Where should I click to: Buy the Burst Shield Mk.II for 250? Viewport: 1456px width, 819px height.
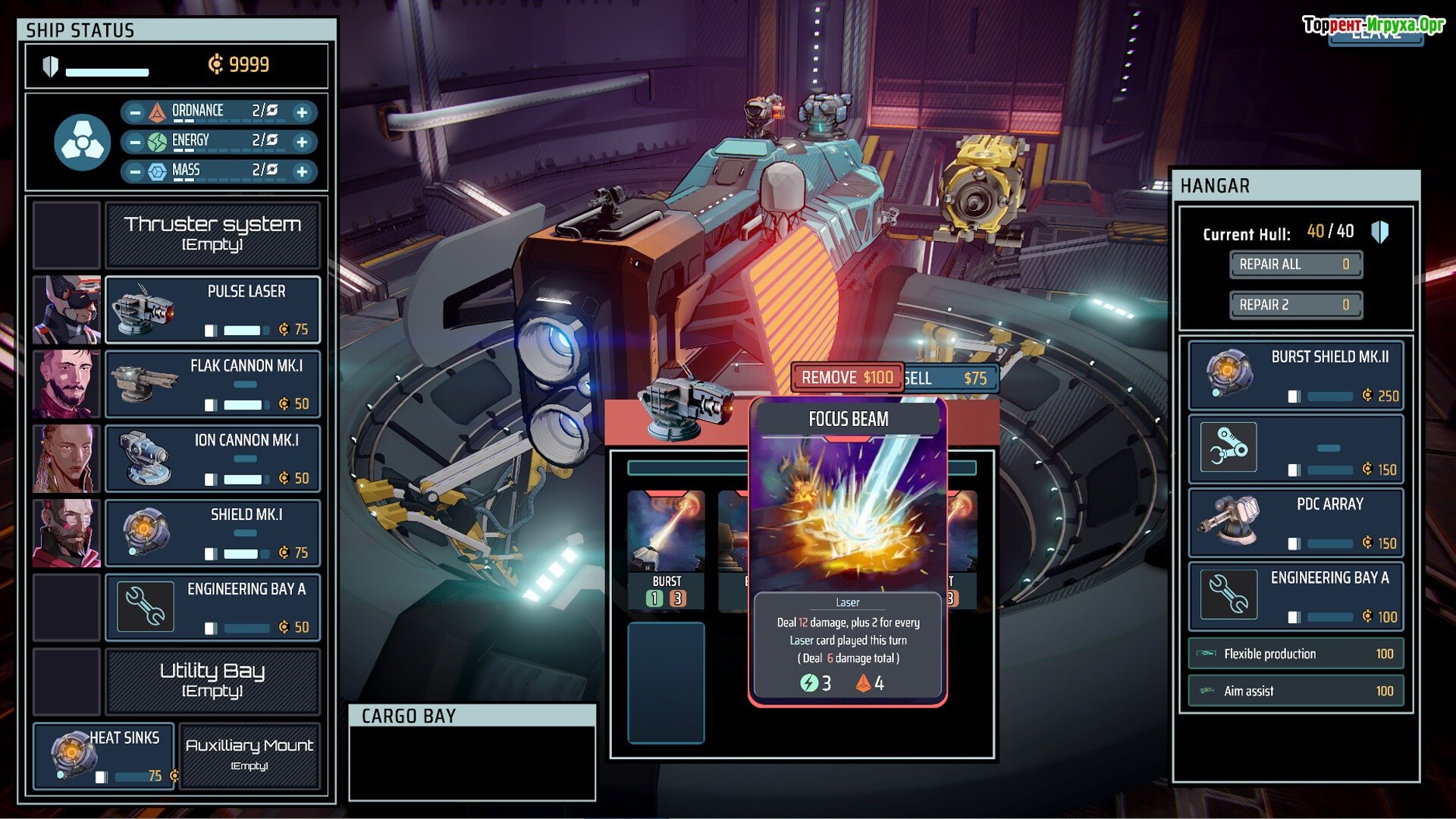tap(1295, 375)
